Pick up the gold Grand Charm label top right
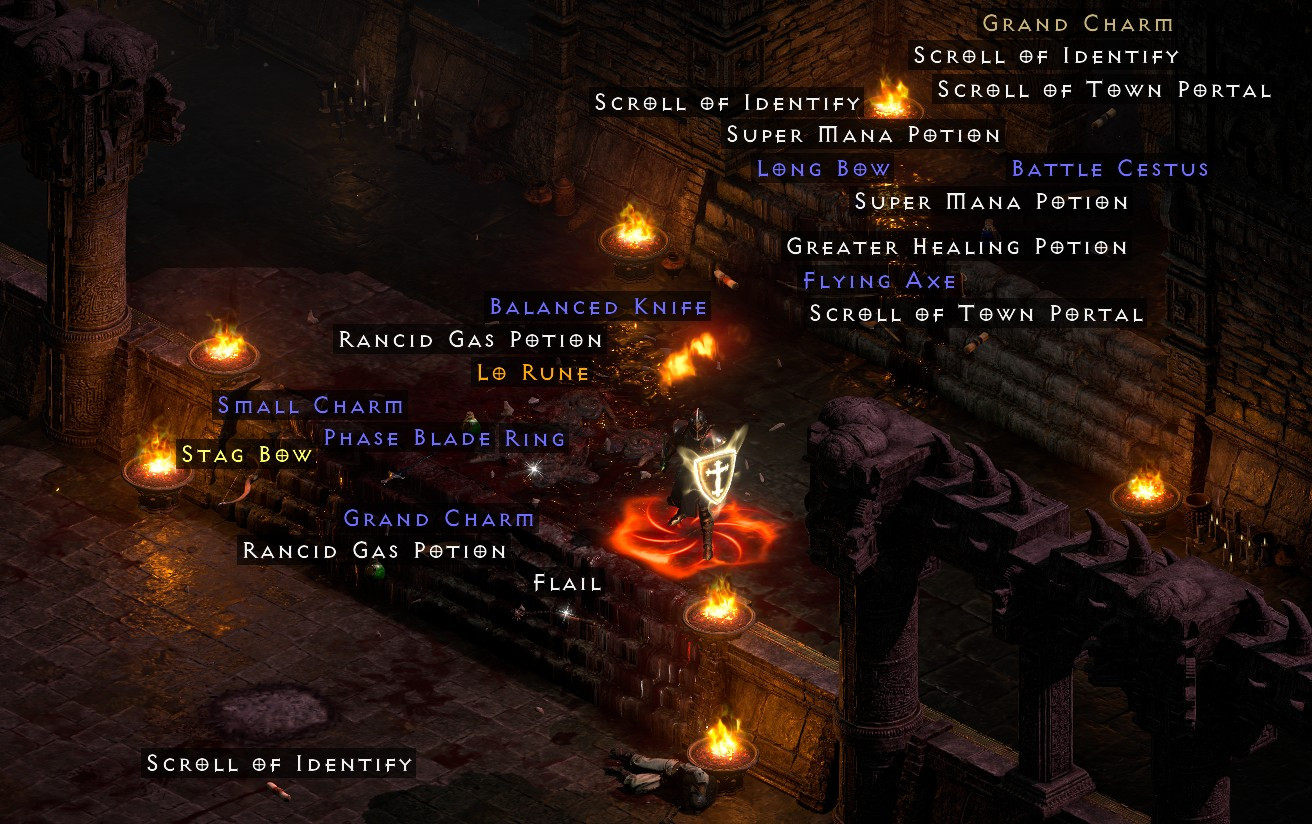The height and width of the screenshot is (824, 1312). click(1075, 23)
